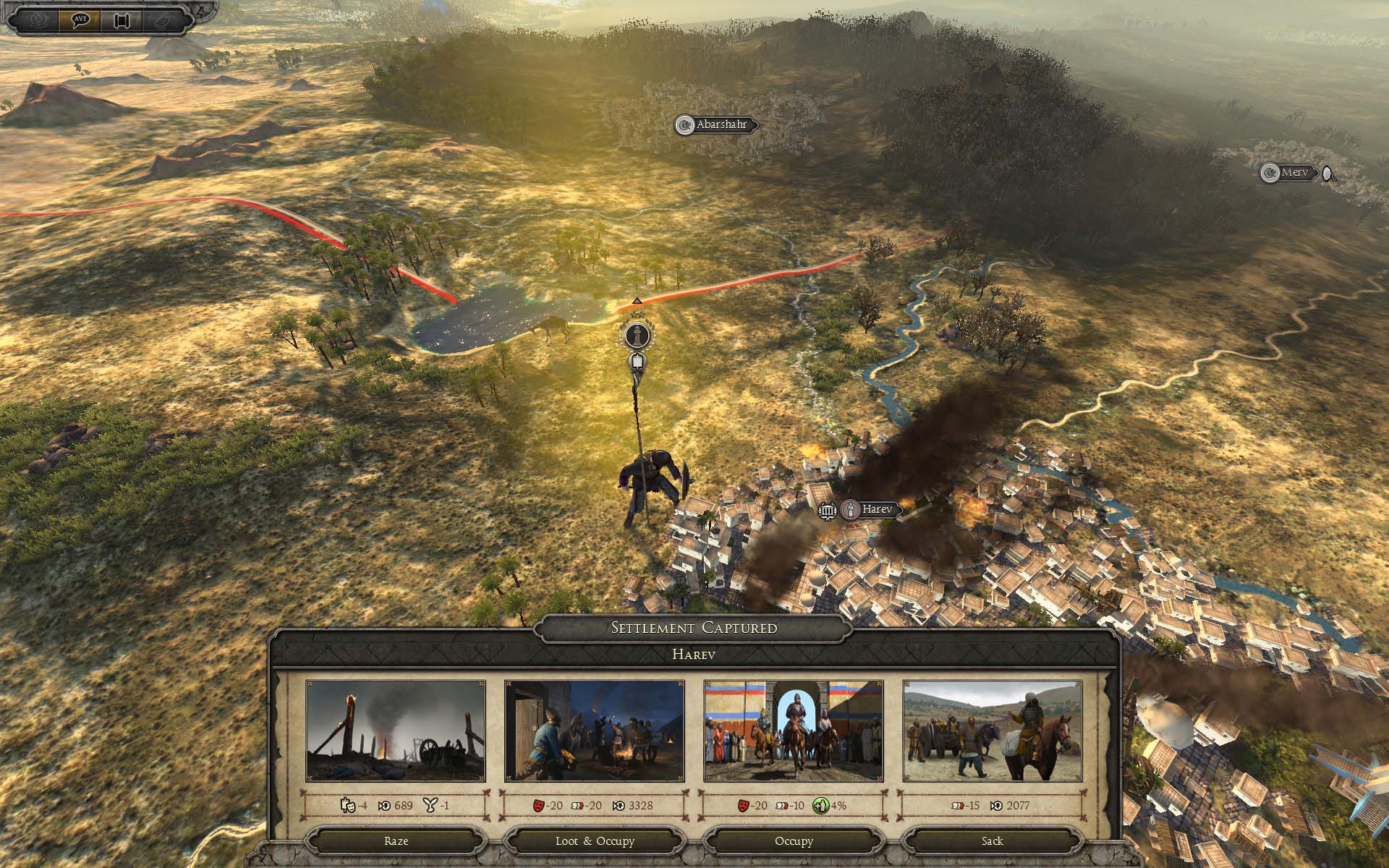Select the army banner marker

[x=635, y=336]
